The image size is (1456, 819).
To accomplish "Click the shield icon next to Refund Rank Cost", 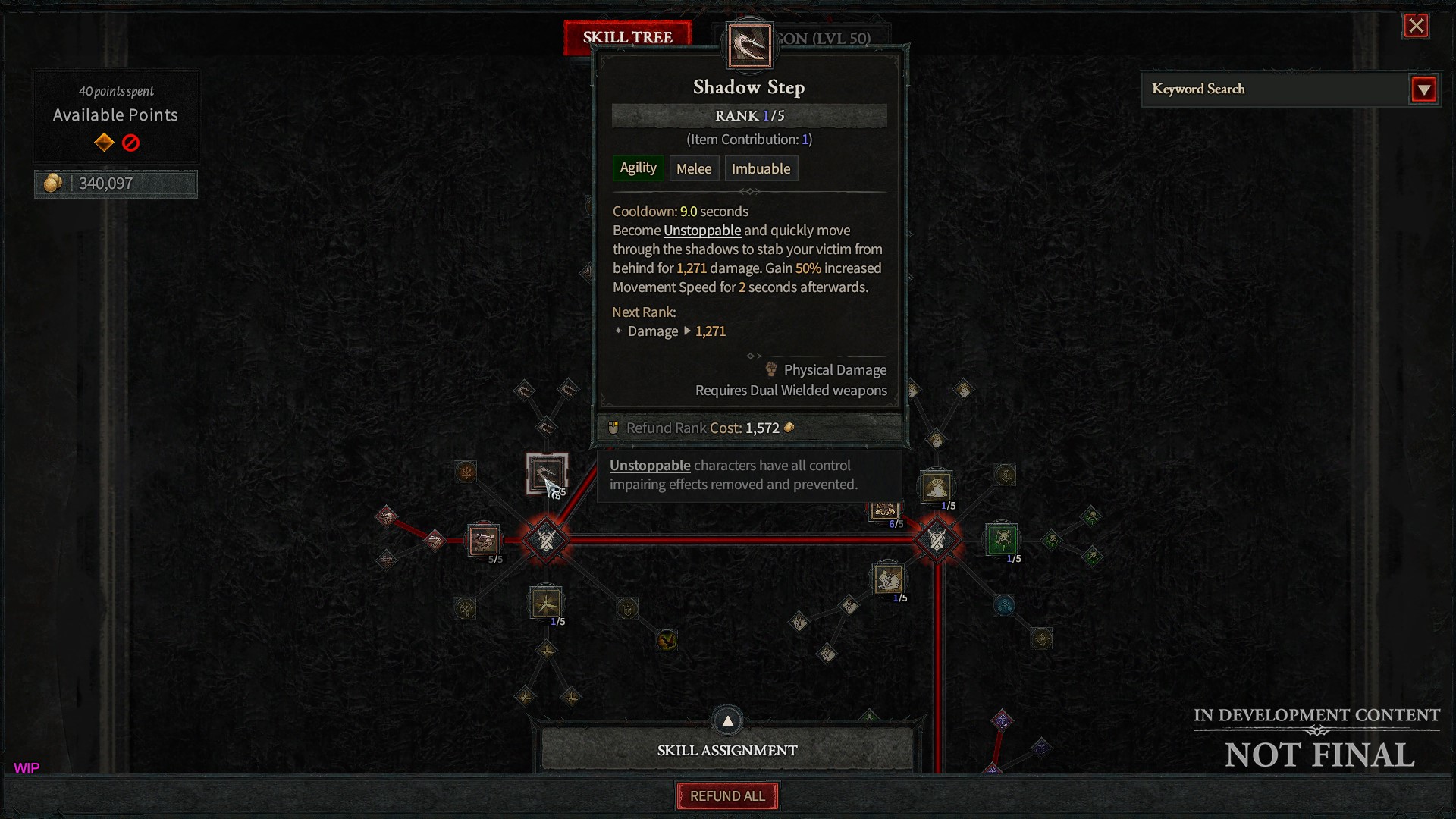I will point(613,427).
